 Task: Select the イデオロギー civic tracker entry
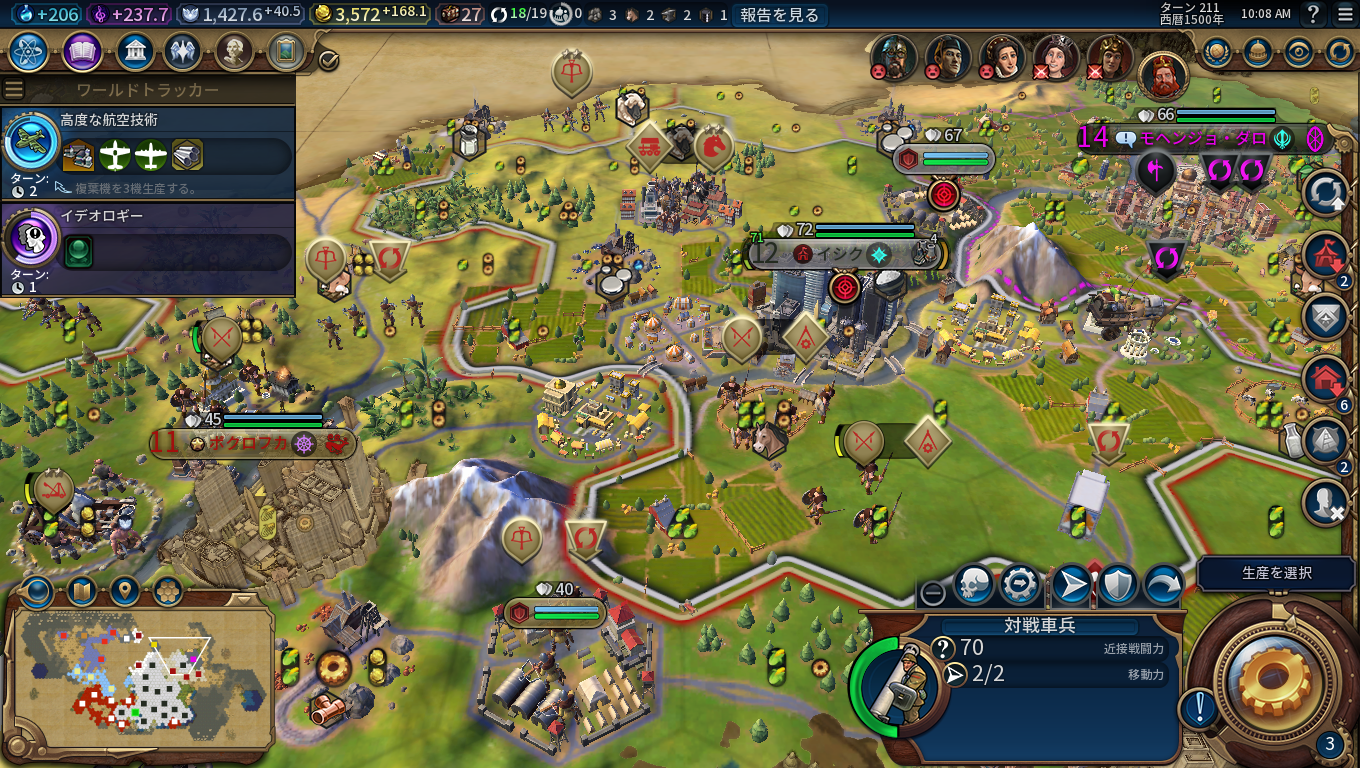pyautogui.click(x=148, y=247)
